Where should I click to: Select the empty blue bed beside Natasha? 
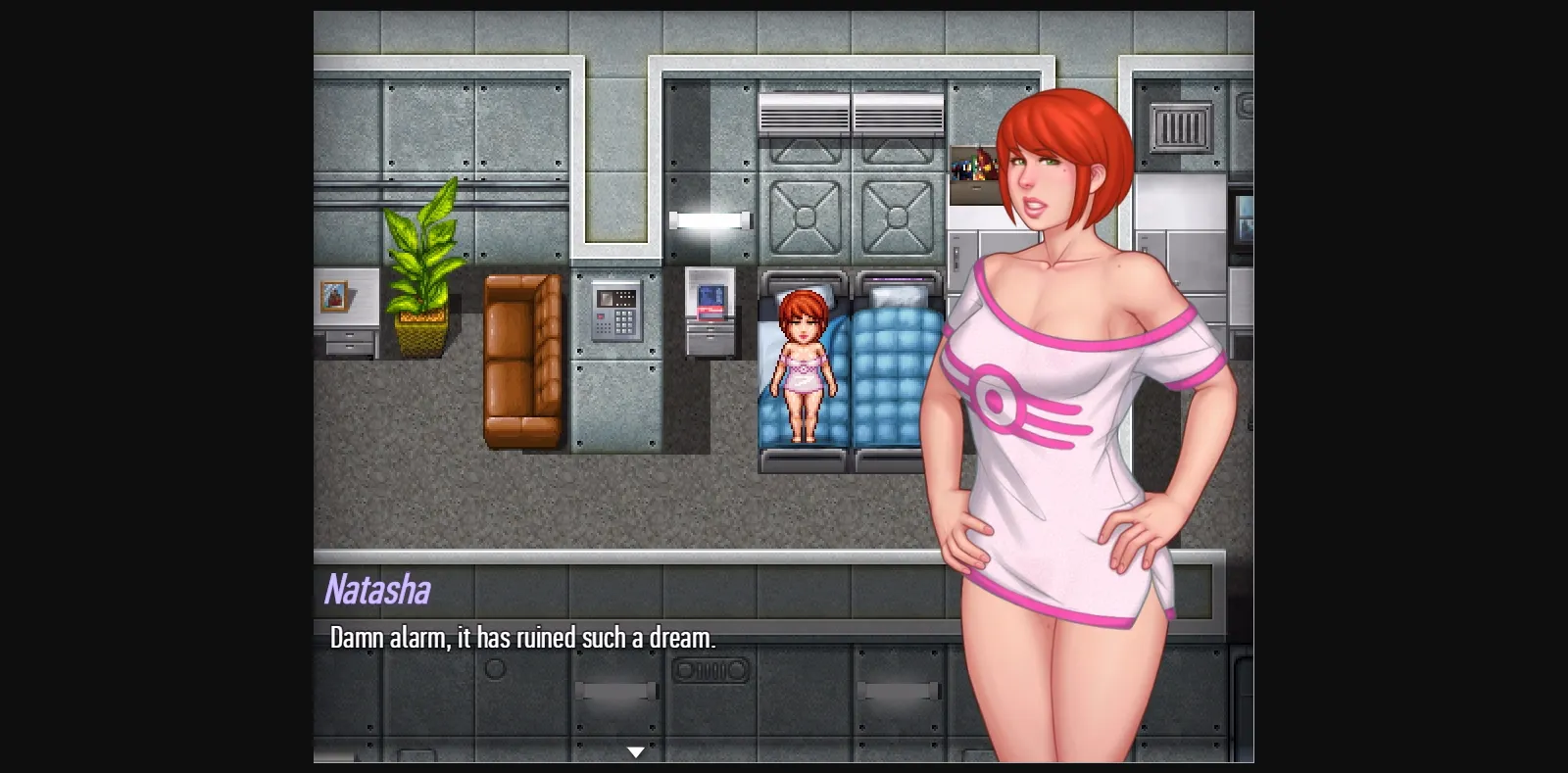coord(890,382)
